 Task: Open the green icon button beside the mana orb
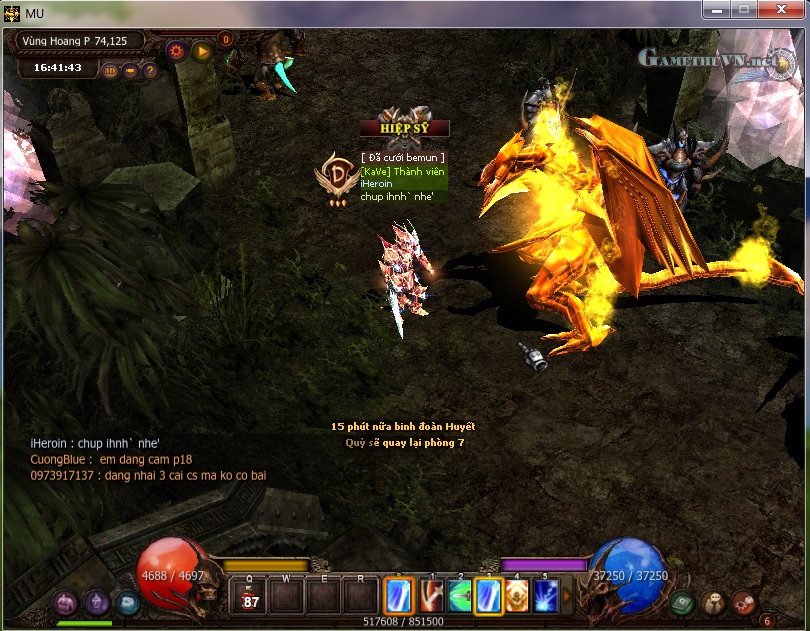point(683,602)
